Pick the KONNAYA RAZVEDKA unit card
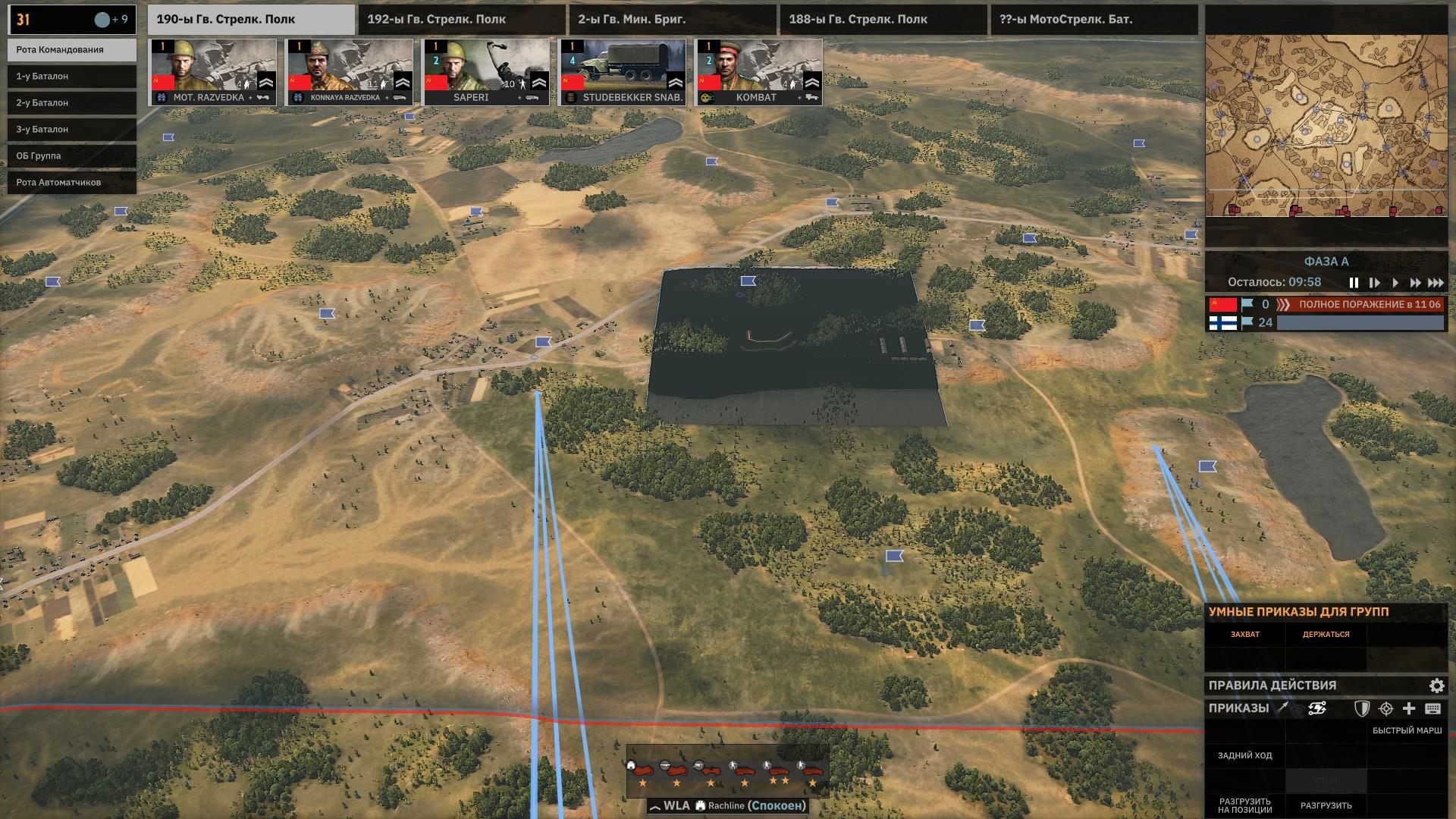 (349, 72)
